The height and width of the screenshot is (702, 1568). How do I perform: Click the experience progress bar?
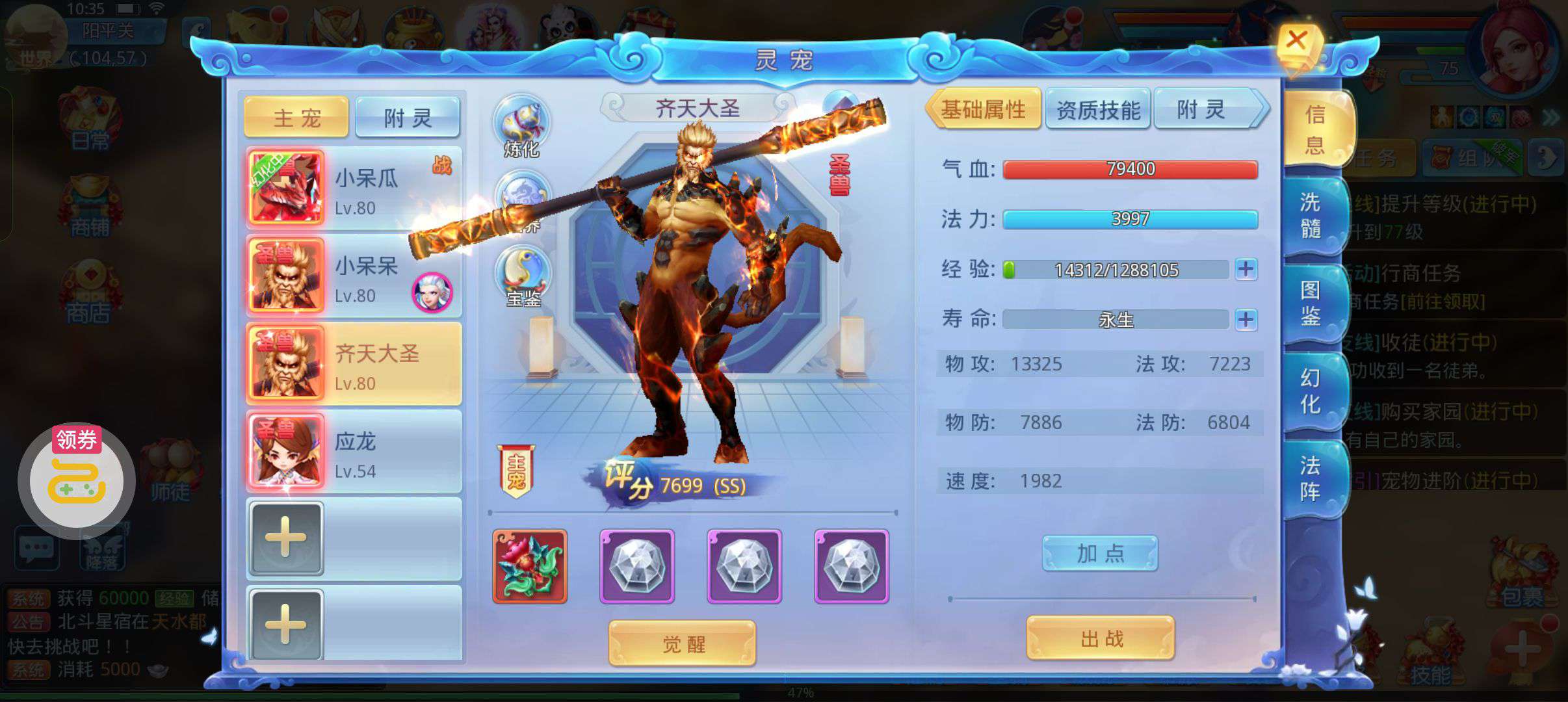click(1118, 270)
